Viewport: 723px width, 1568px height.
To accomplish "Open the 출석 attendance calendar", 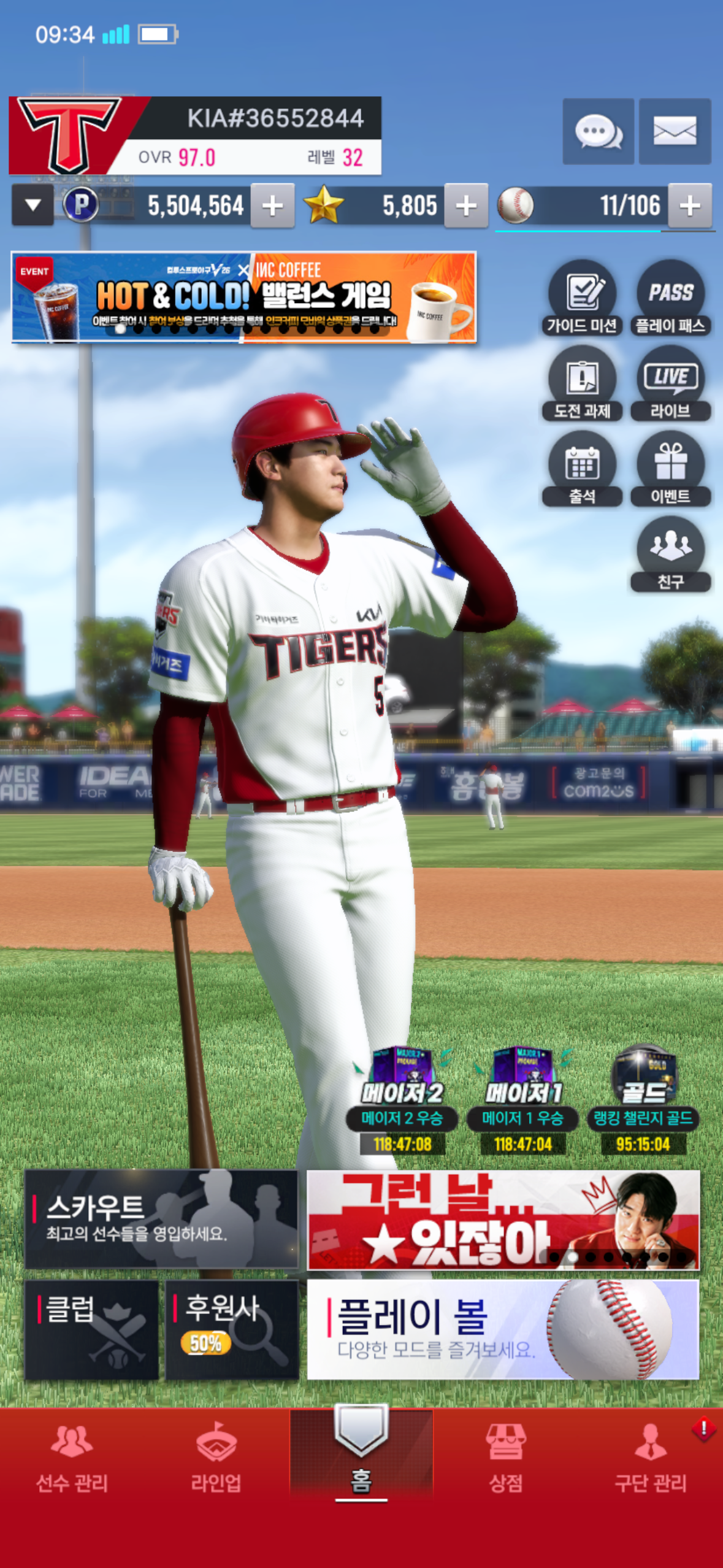I will (x=582, y=468).
